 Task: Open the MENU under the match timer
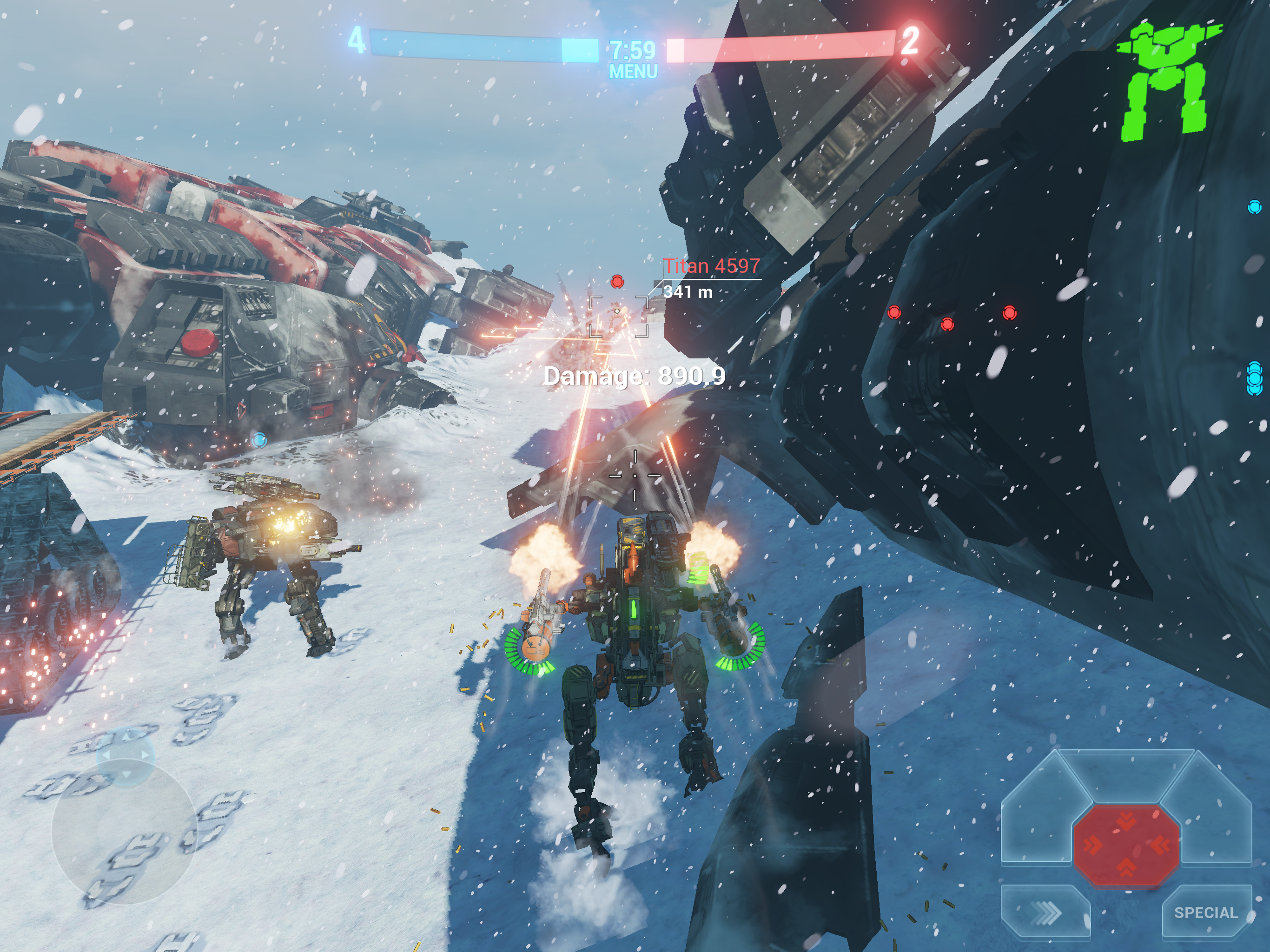pyautogui.click(x=633, y=72)
